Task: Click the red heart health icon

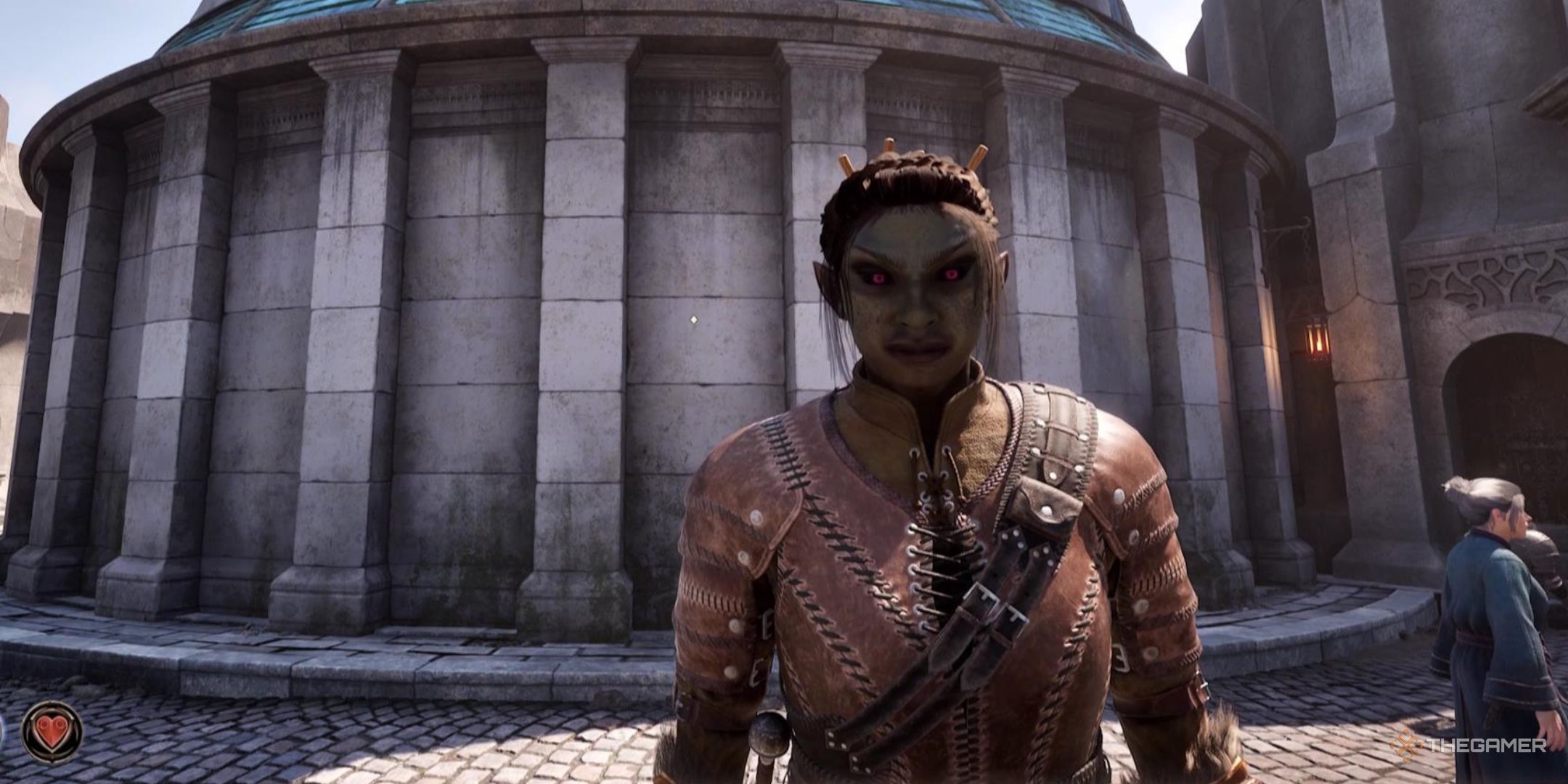Action: (52, 732)
